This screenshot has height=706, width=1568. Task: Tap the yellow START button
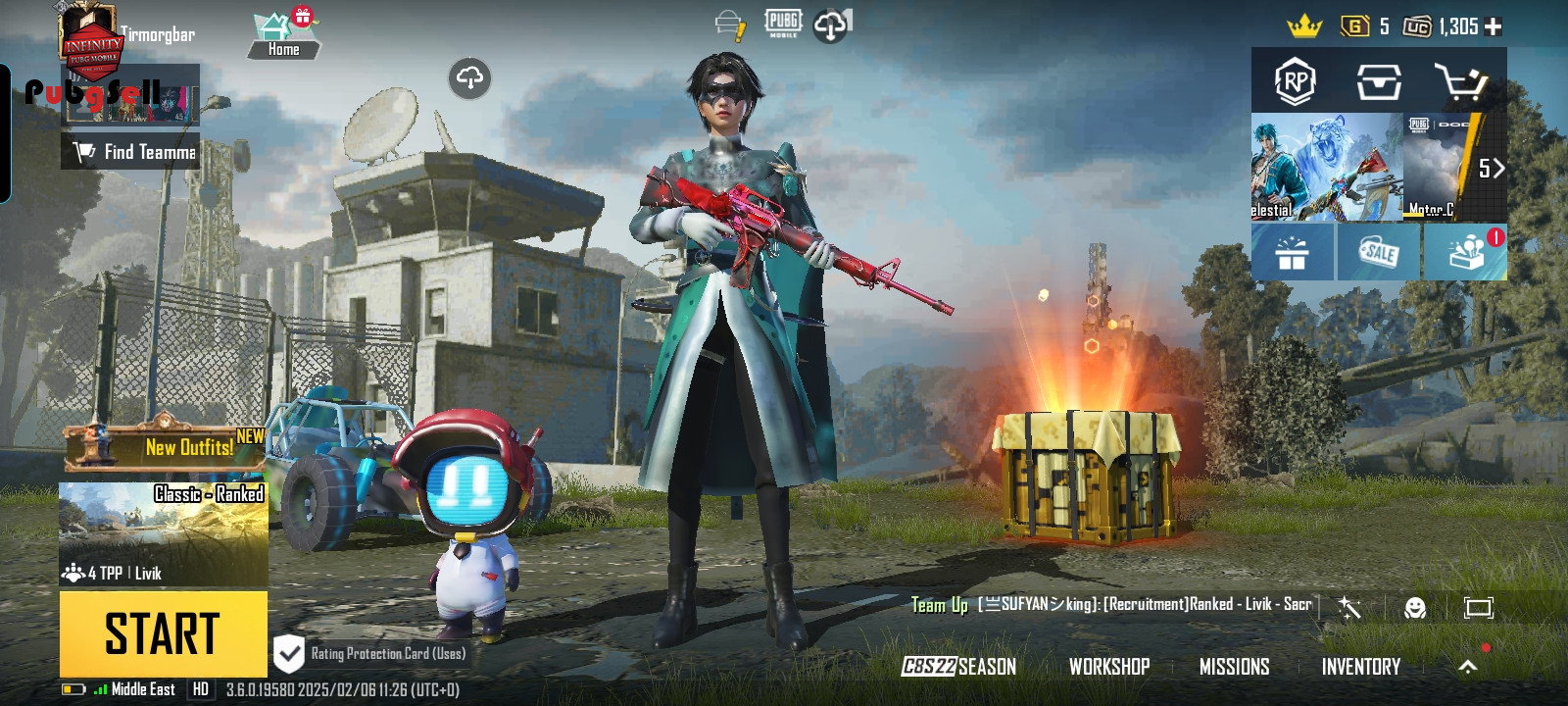coord(163,633)
